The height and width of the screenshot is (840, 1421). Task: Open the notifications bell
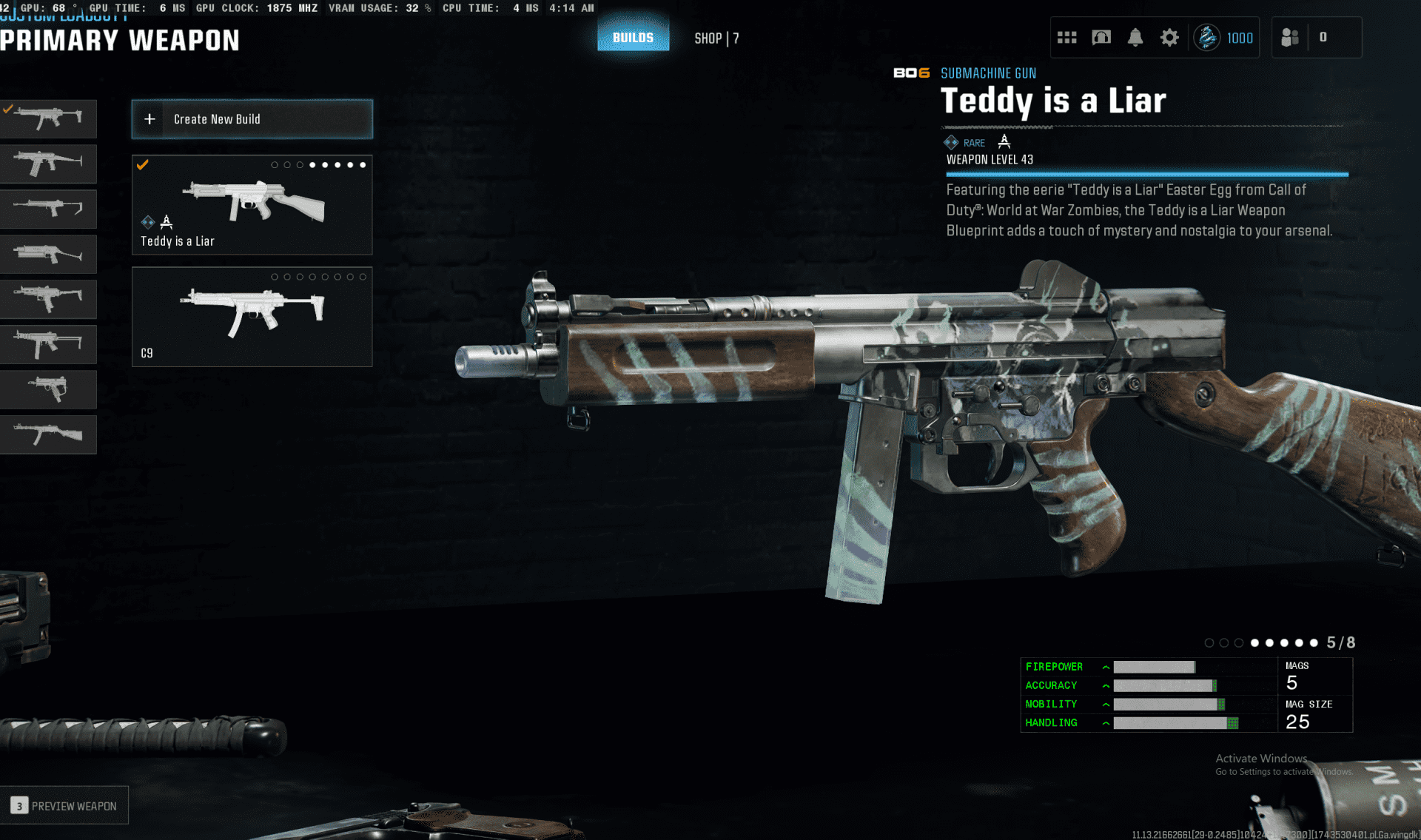point(1135,38)
